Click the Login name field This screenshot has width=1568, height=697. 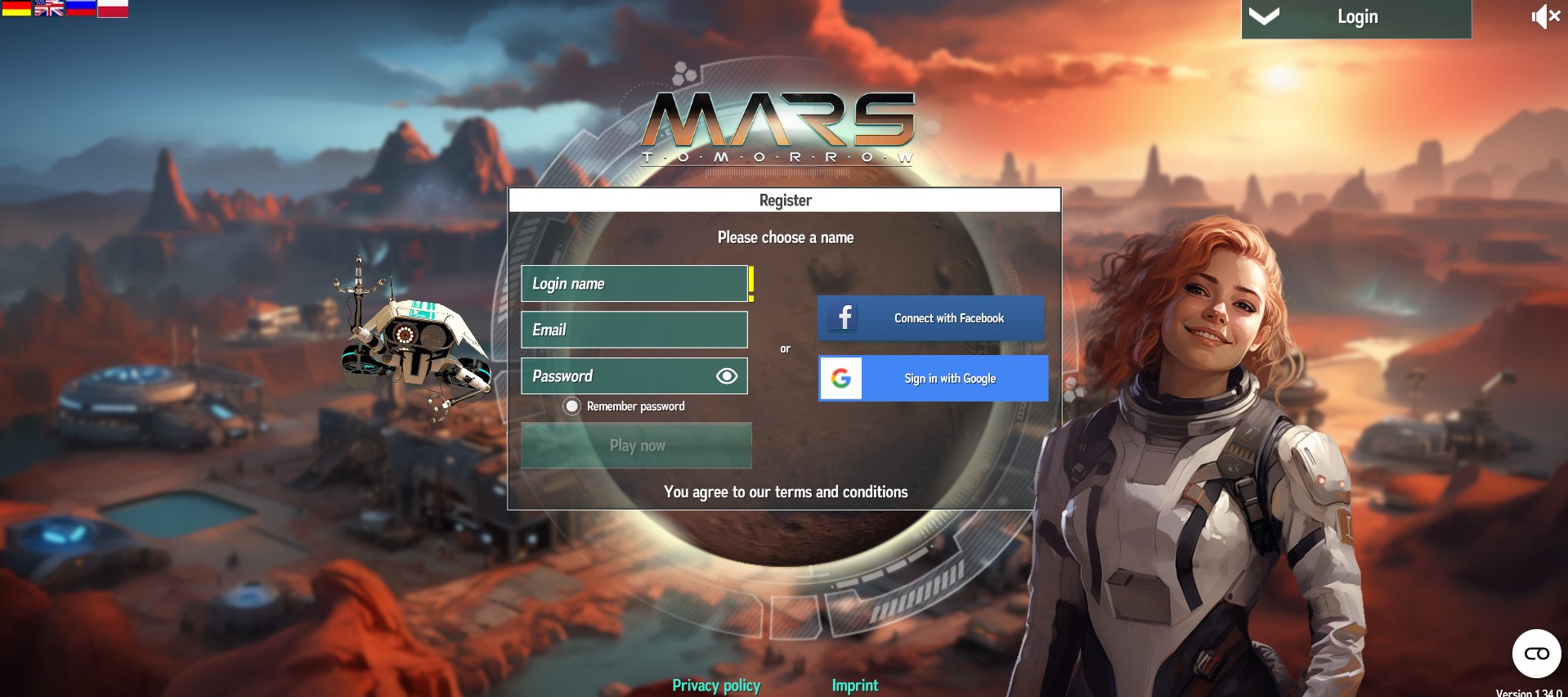pos(634,284)
